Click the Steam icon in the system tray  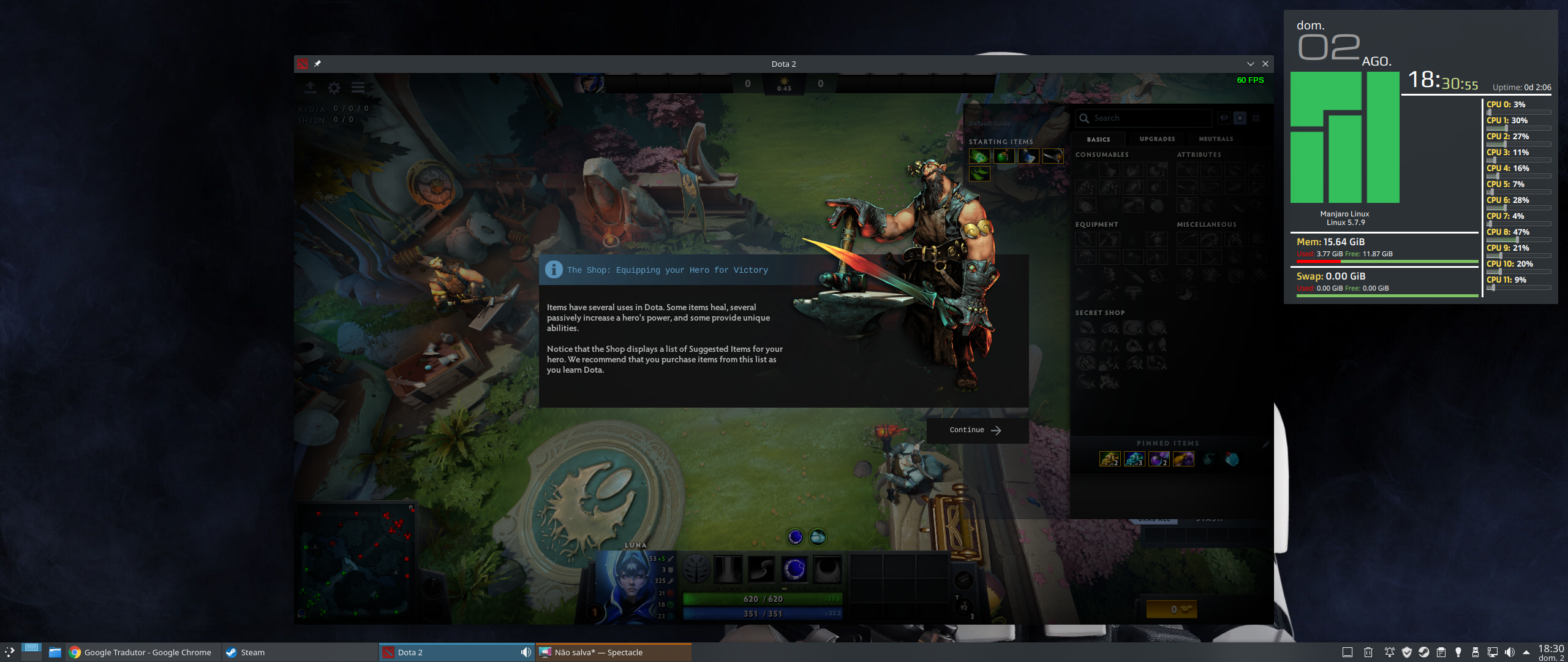[x=1424, y=652]
